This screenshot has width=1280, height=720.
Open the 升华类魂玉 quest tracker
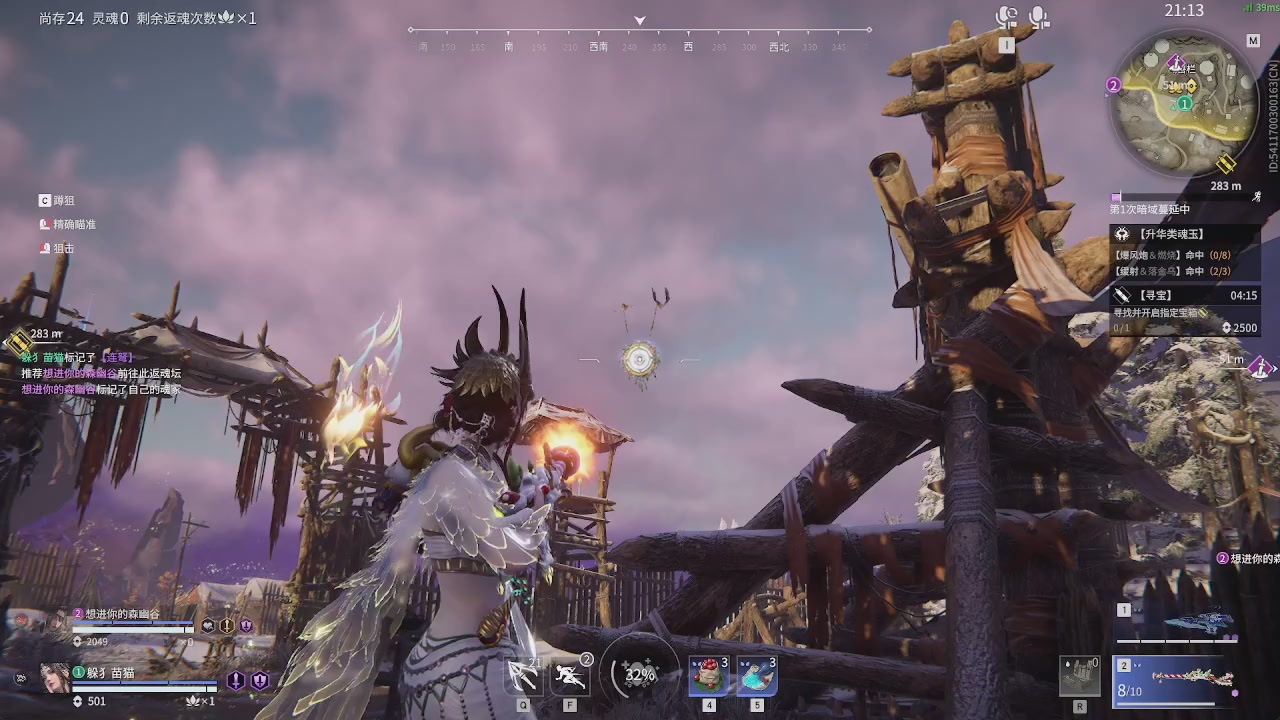point(1184,234)
